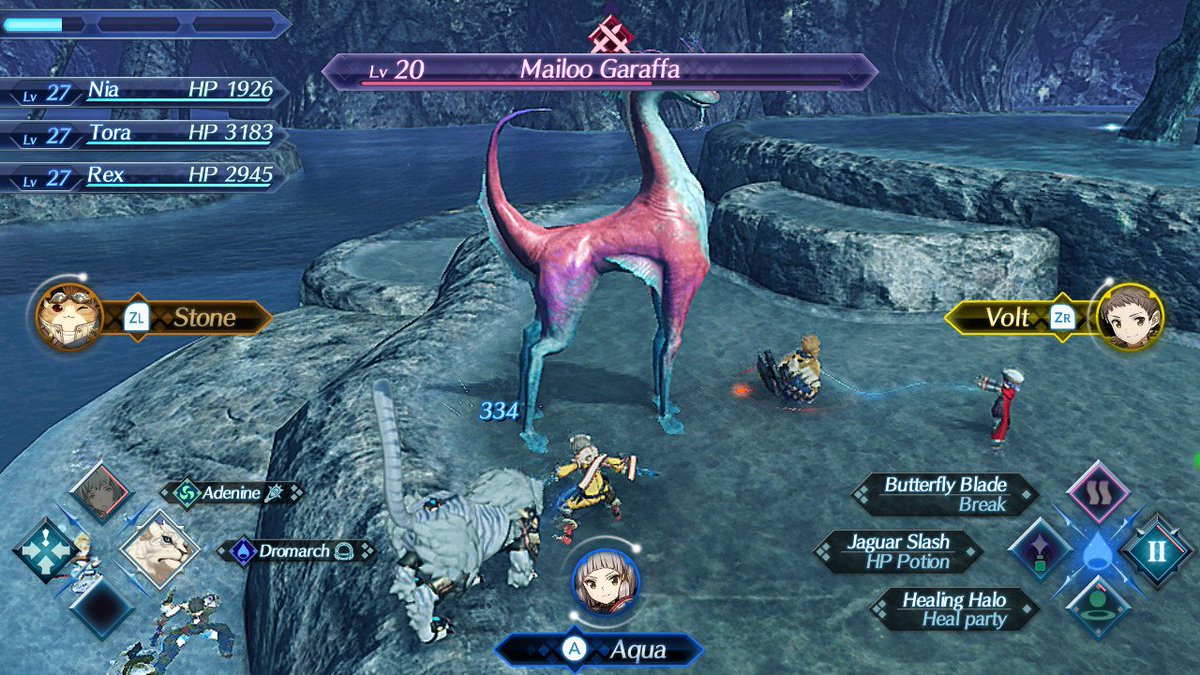The image size is (1200, 675).
Task: Activate the pink wavy Butterfly Blade art icon
Action: (x=1098, y=494)
